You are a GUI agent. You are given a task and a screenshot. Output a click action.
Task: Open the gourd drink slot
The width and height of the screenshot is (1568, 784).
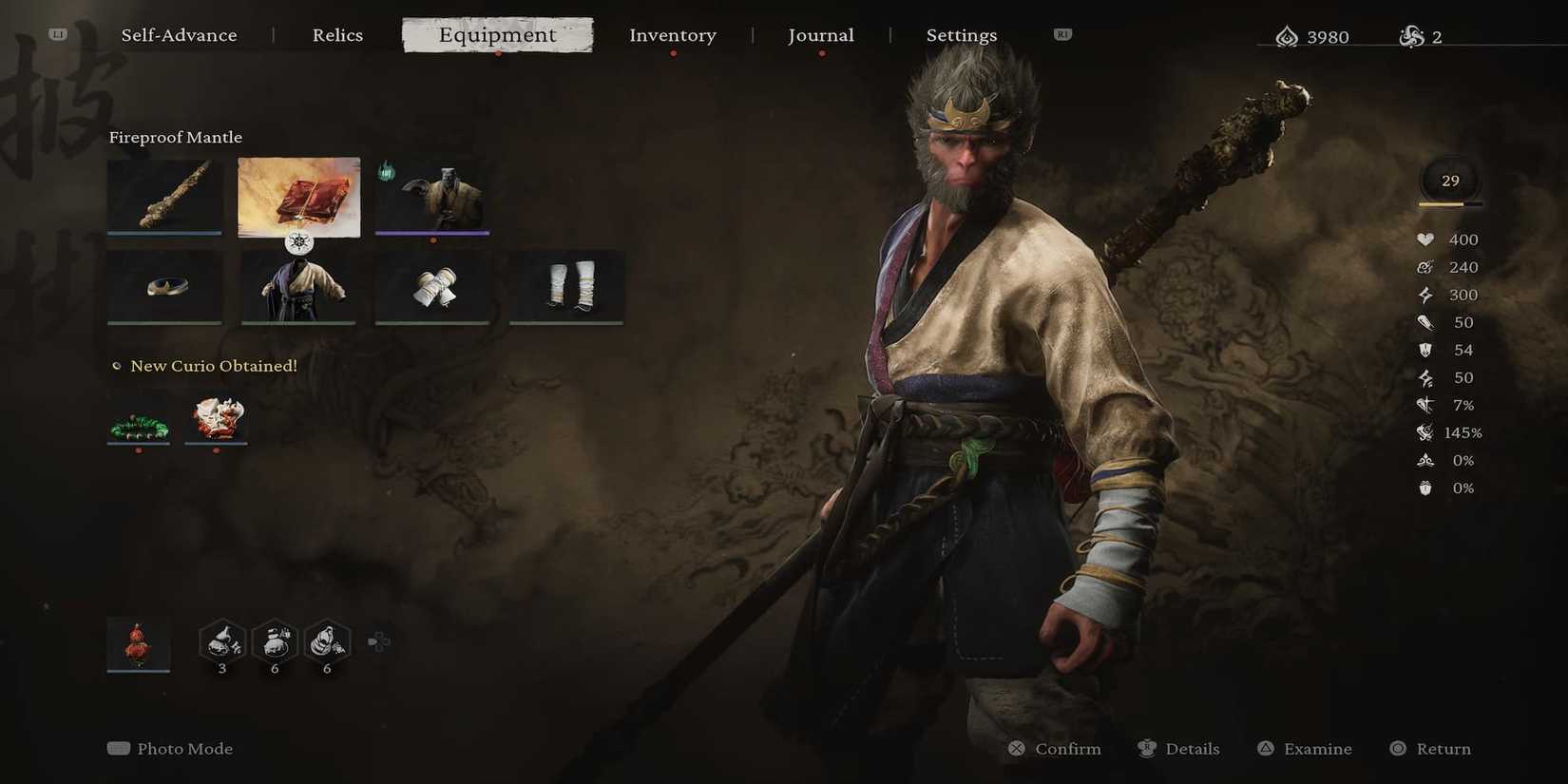(x=138, y=644)
